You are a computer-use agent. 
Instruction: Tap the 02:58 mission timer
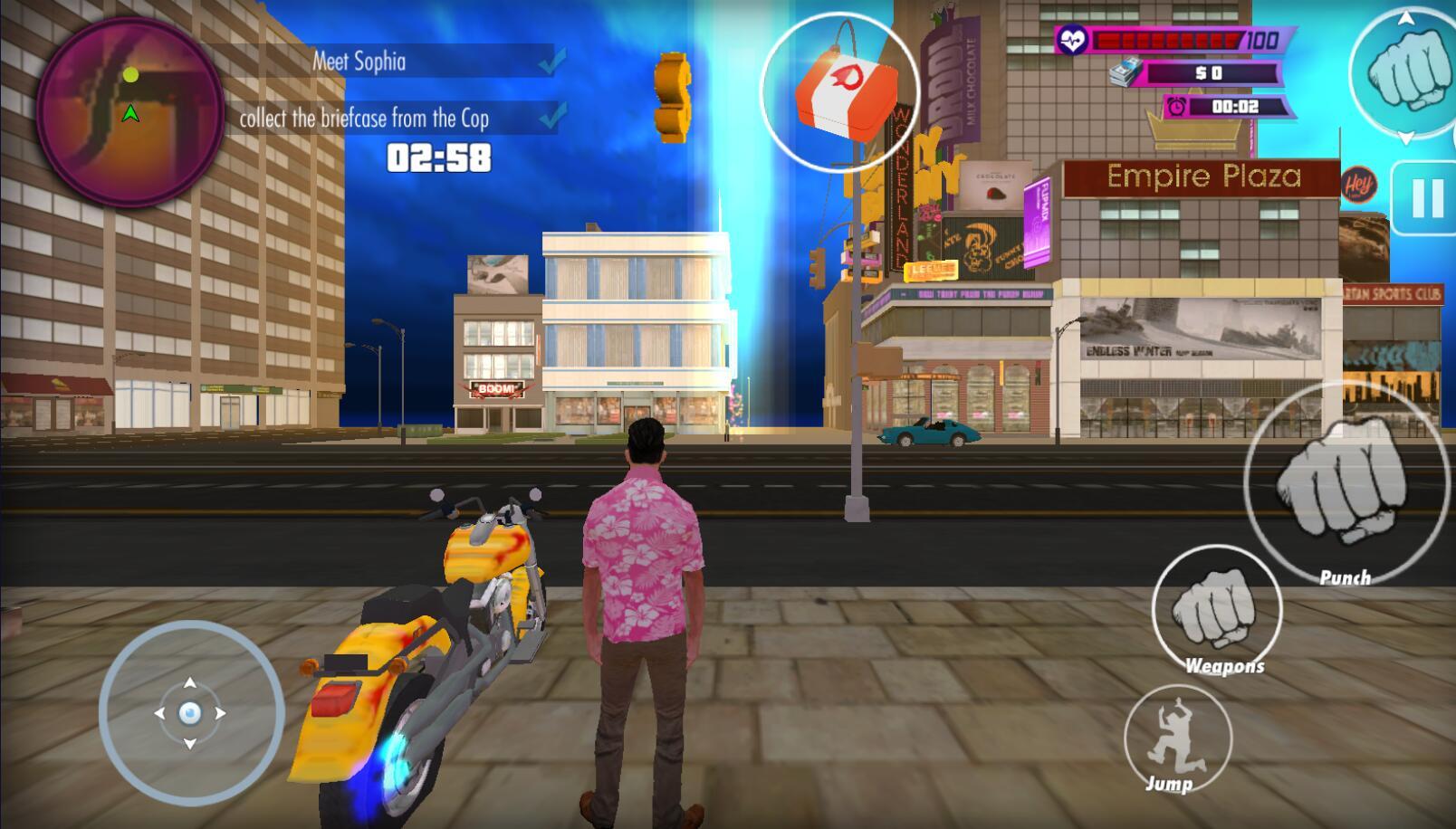click(437, 157)
